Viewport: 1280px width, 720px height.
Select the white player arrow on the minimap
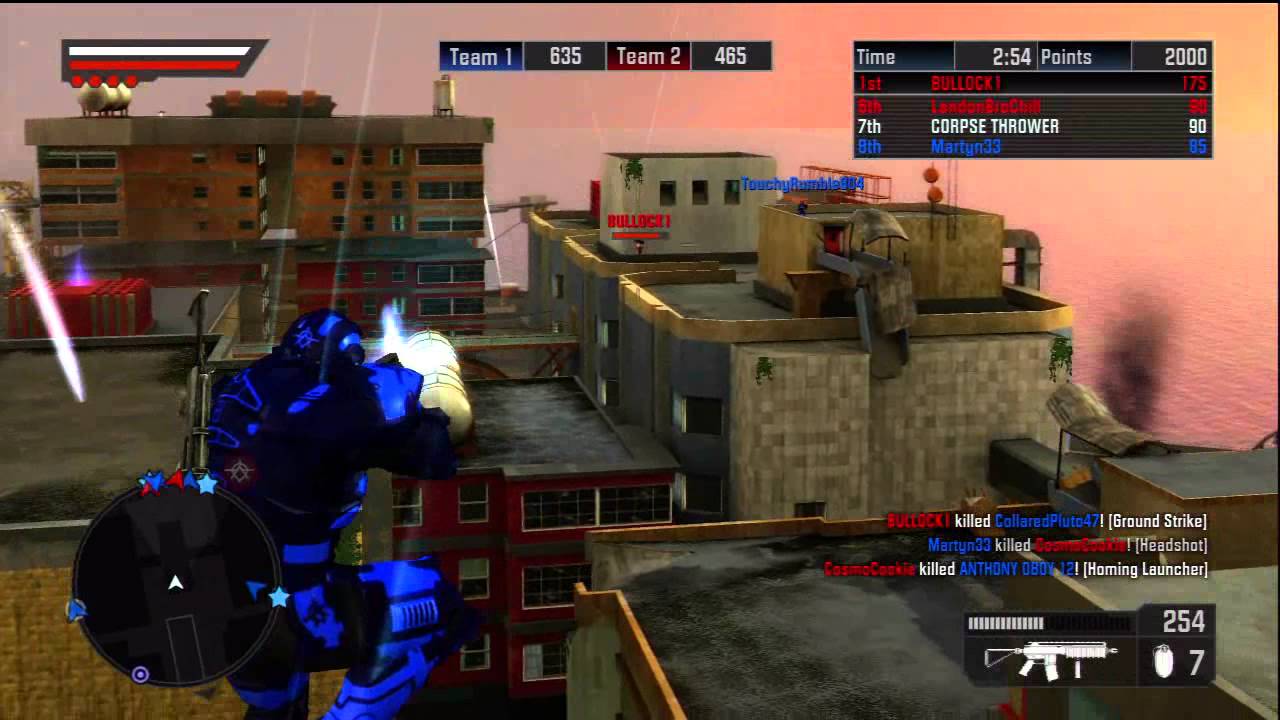pos(176,582)
